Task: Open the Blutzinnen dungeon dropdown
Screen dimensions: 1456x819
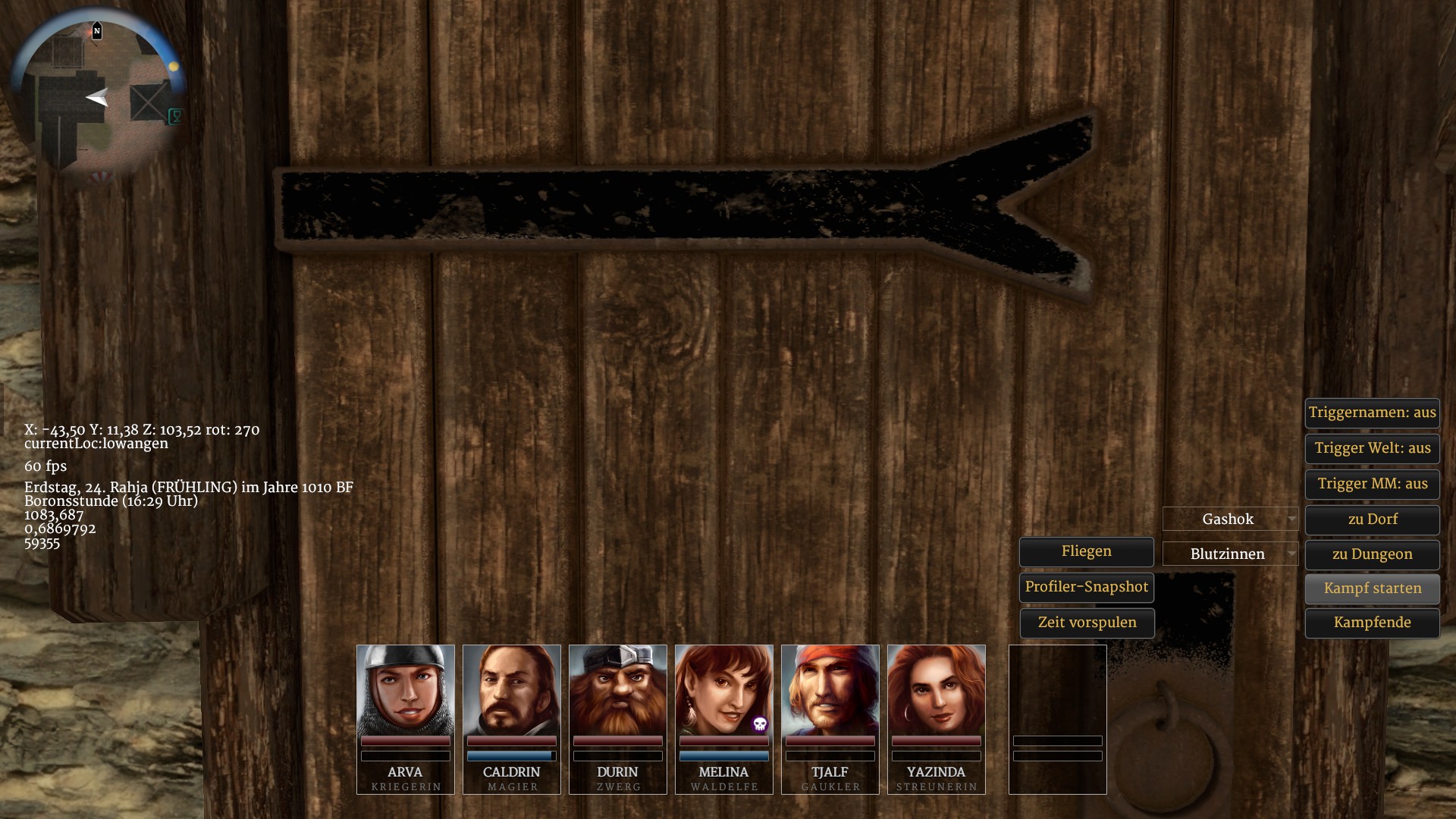Action: [x=1230, y=554]
